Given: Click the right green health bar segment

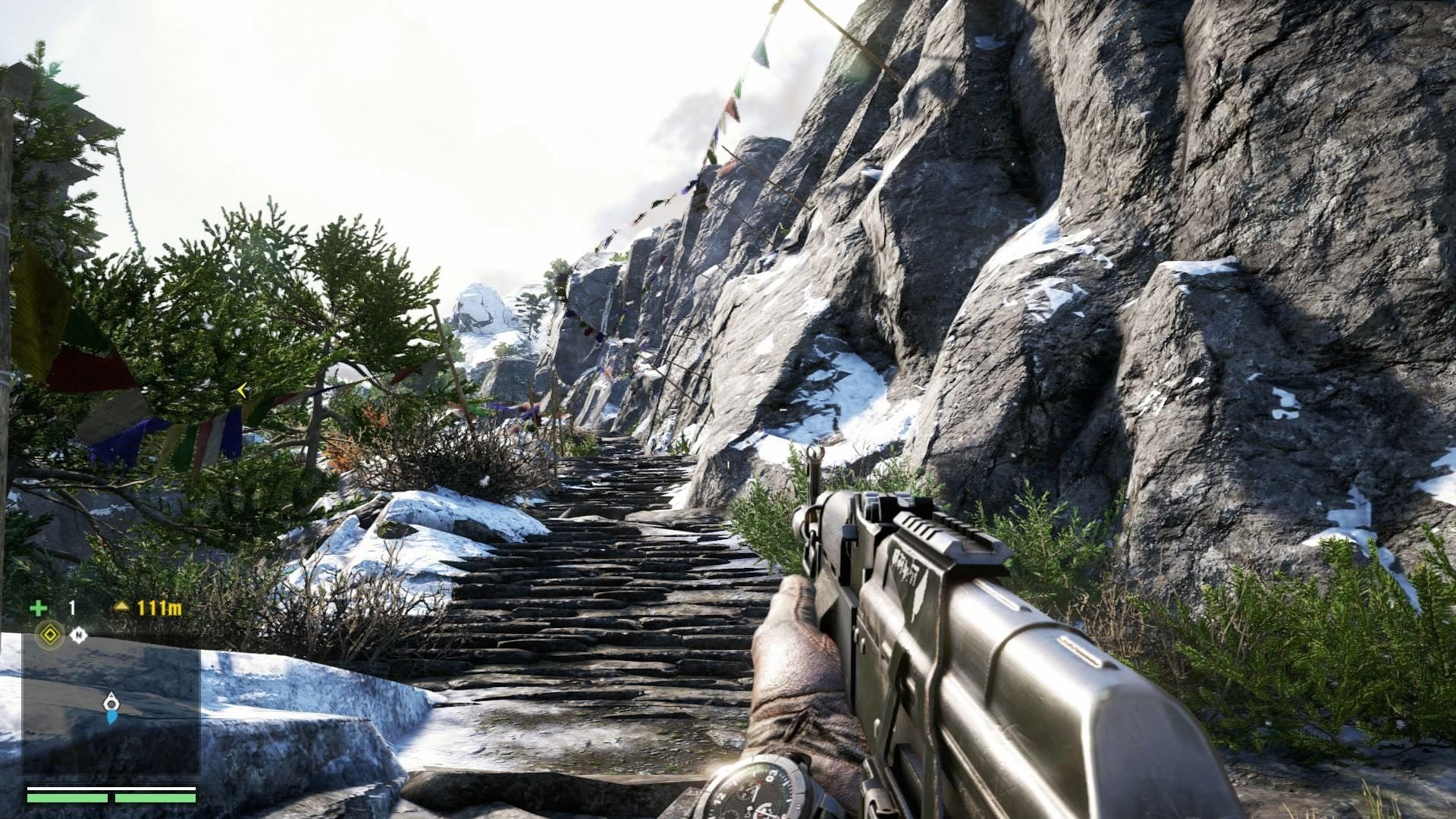Looking at the screenshot, I should pyautogui.click(x=156, y=798).
